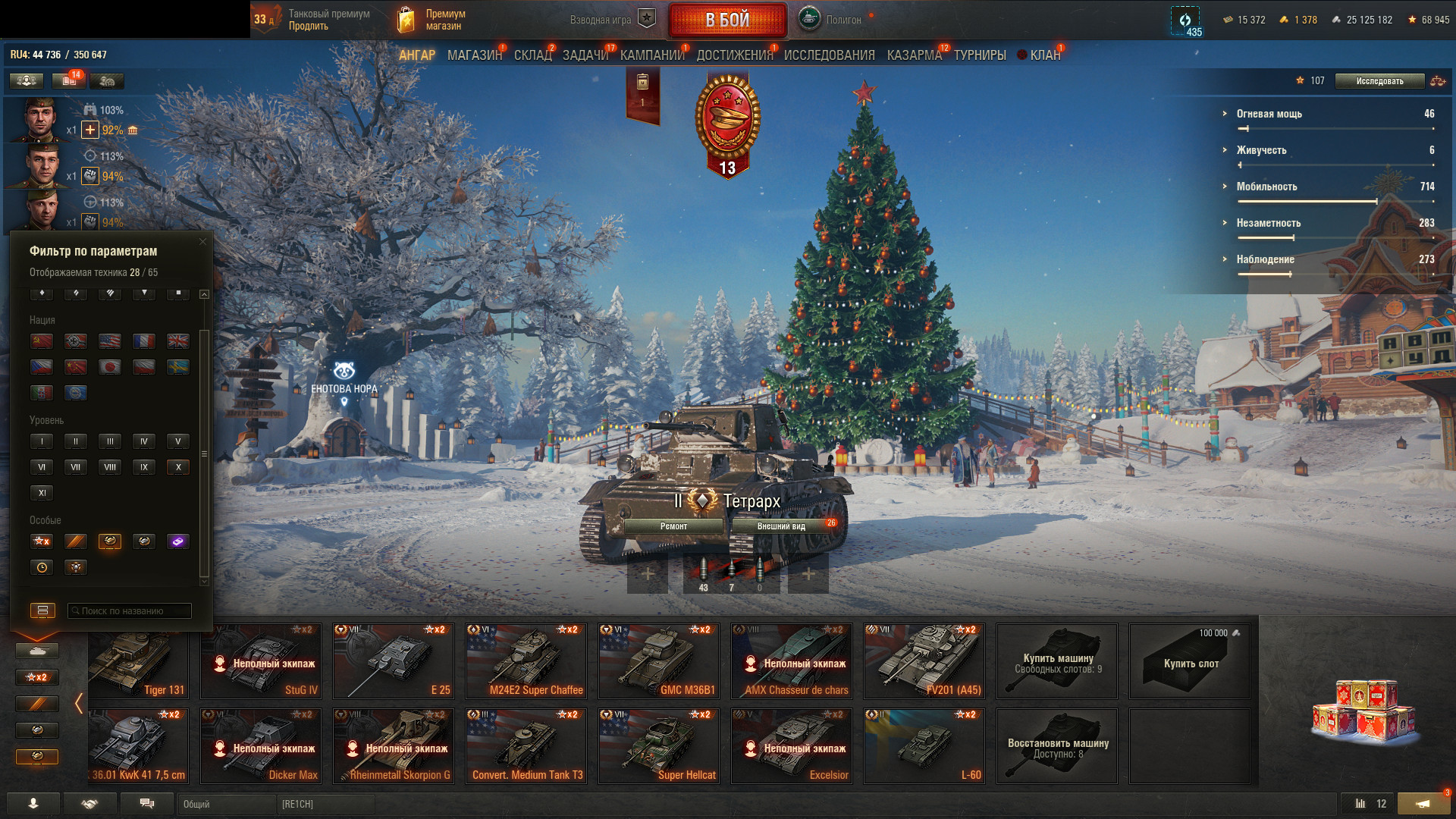Toggle the tier VIII filter
Viewport: 1456px width, 819px height.
(110, 467)
